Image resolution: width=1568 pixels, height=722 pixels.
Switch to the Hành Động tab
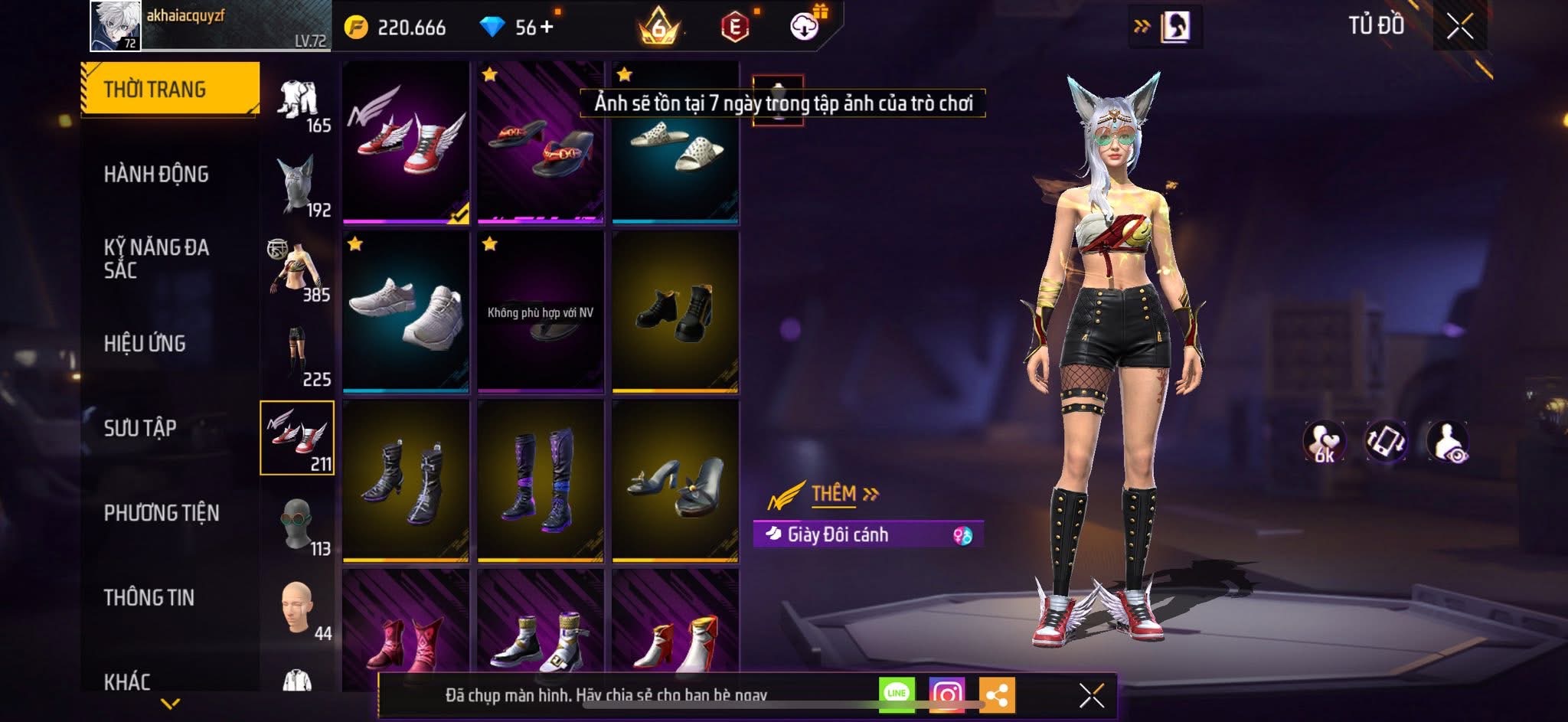point(156,175)
